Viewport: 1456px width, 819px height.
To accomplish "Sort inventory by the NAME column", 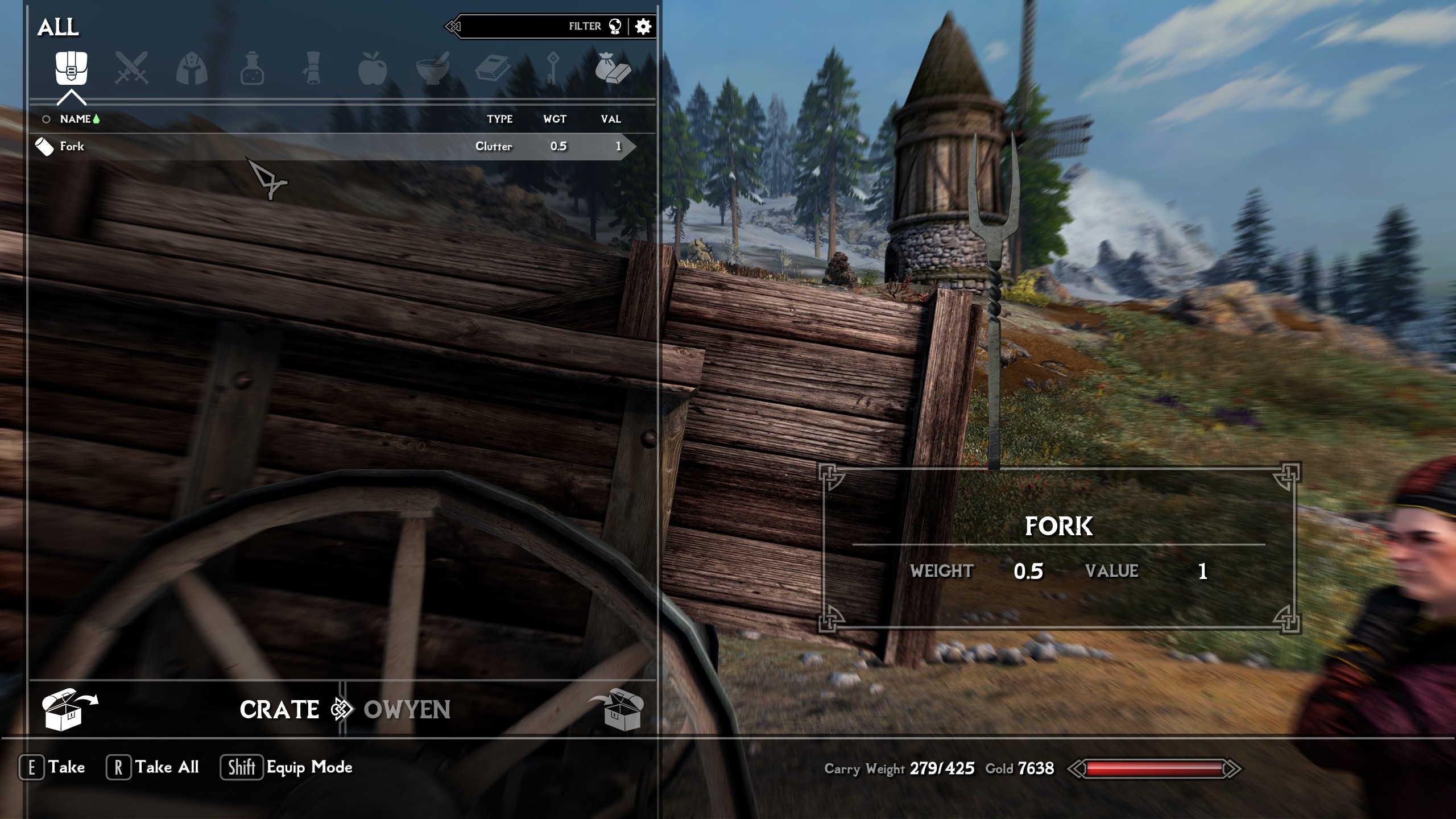I will tap(76, 119).
